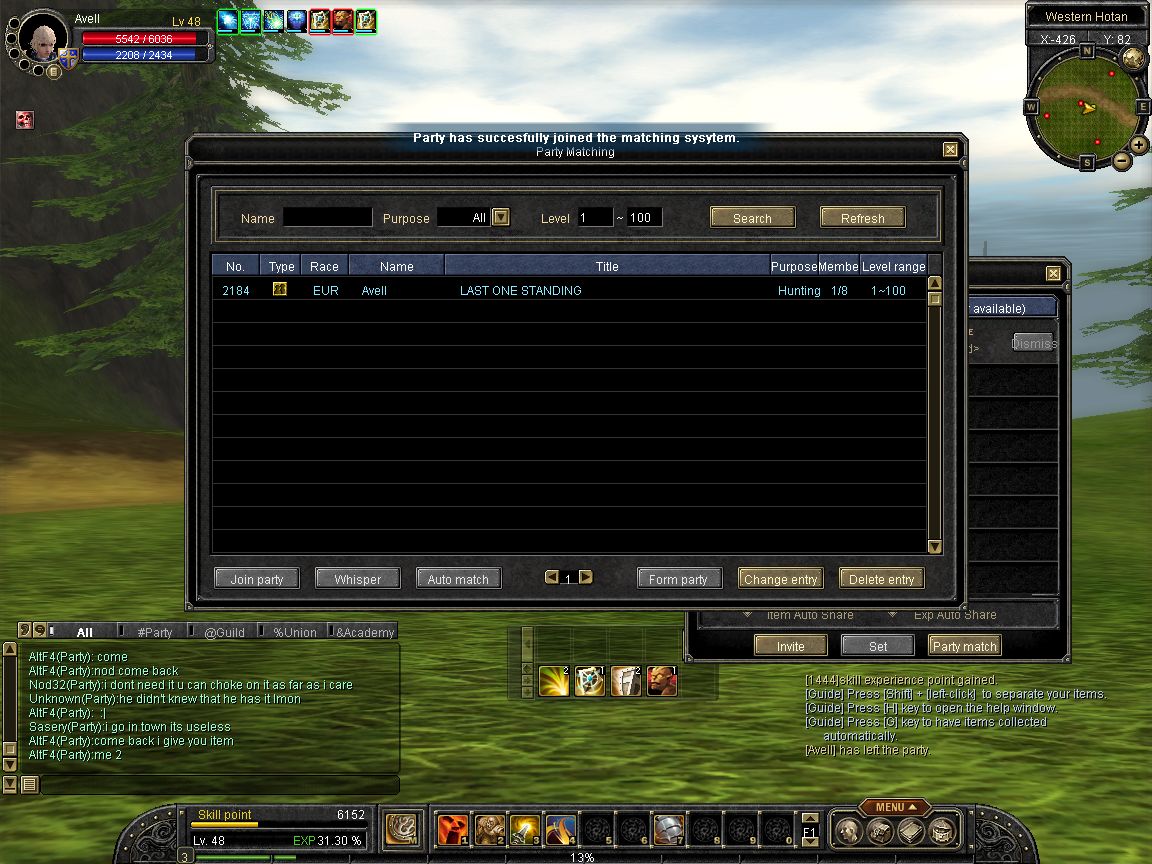Close the Party Matching window

pyautogui.click(x=950, y=150)
